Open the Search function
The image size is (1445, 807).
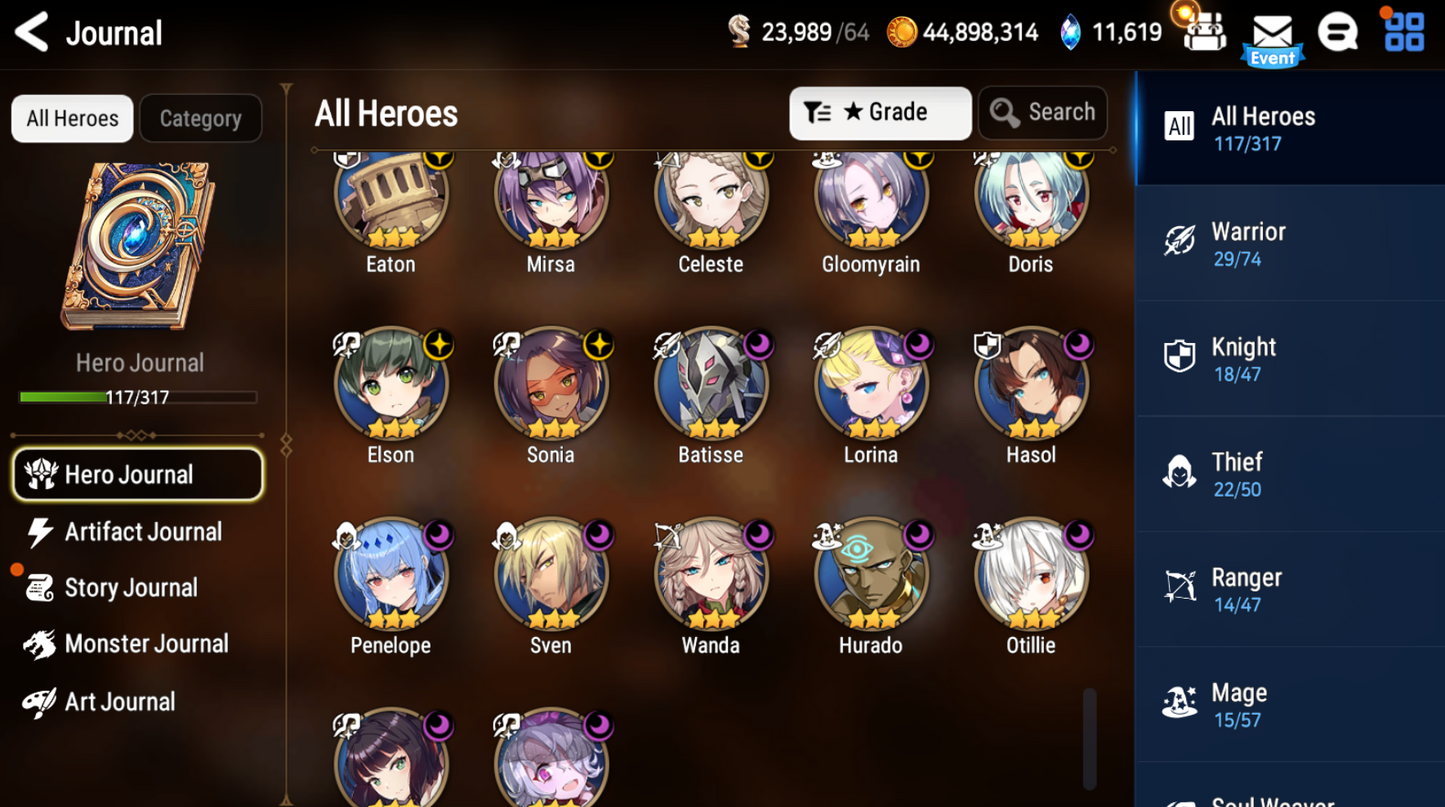click(x=1042, y=112)
